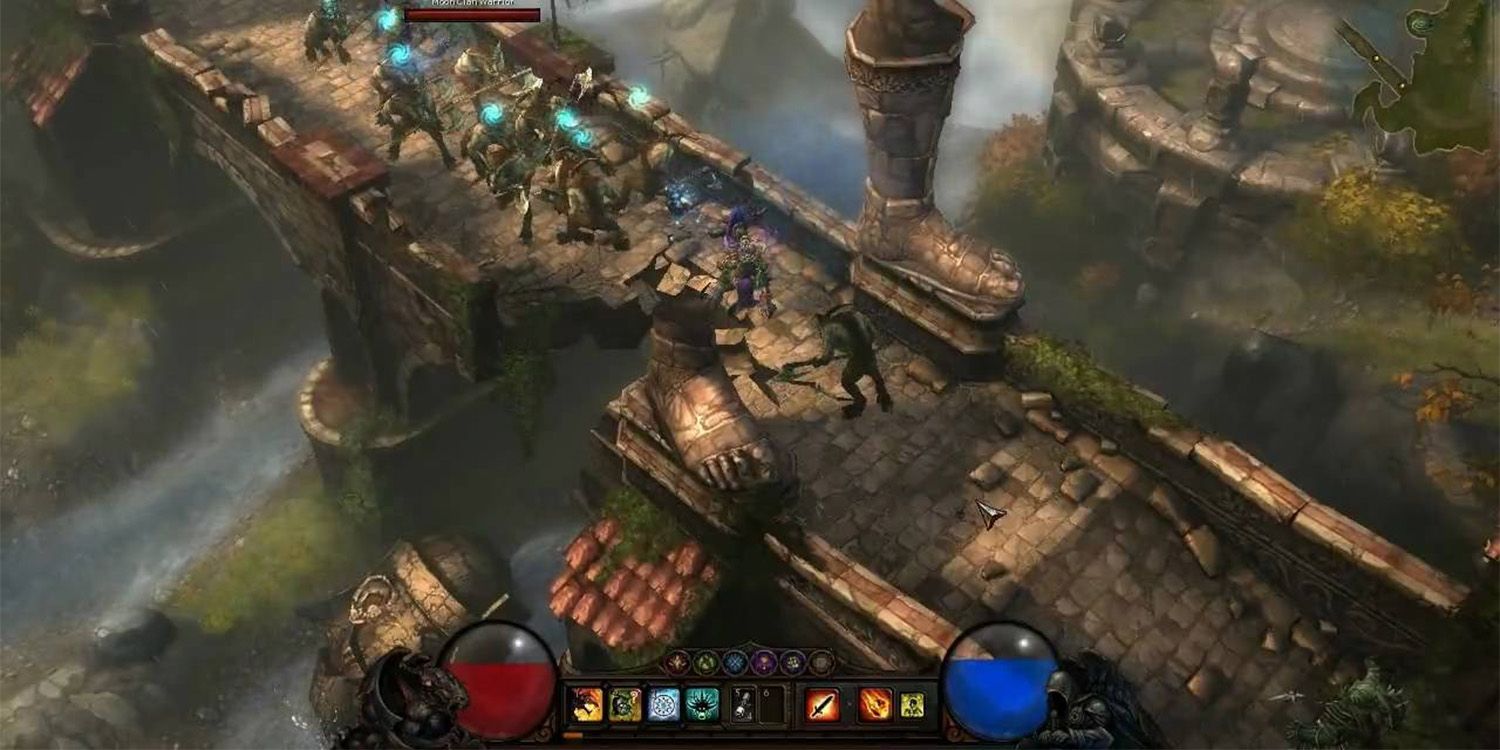1500x750 pixels.
Task: Click the red rune orb above the skill bar
Action: pyautogui.click(x=677, y=661)
